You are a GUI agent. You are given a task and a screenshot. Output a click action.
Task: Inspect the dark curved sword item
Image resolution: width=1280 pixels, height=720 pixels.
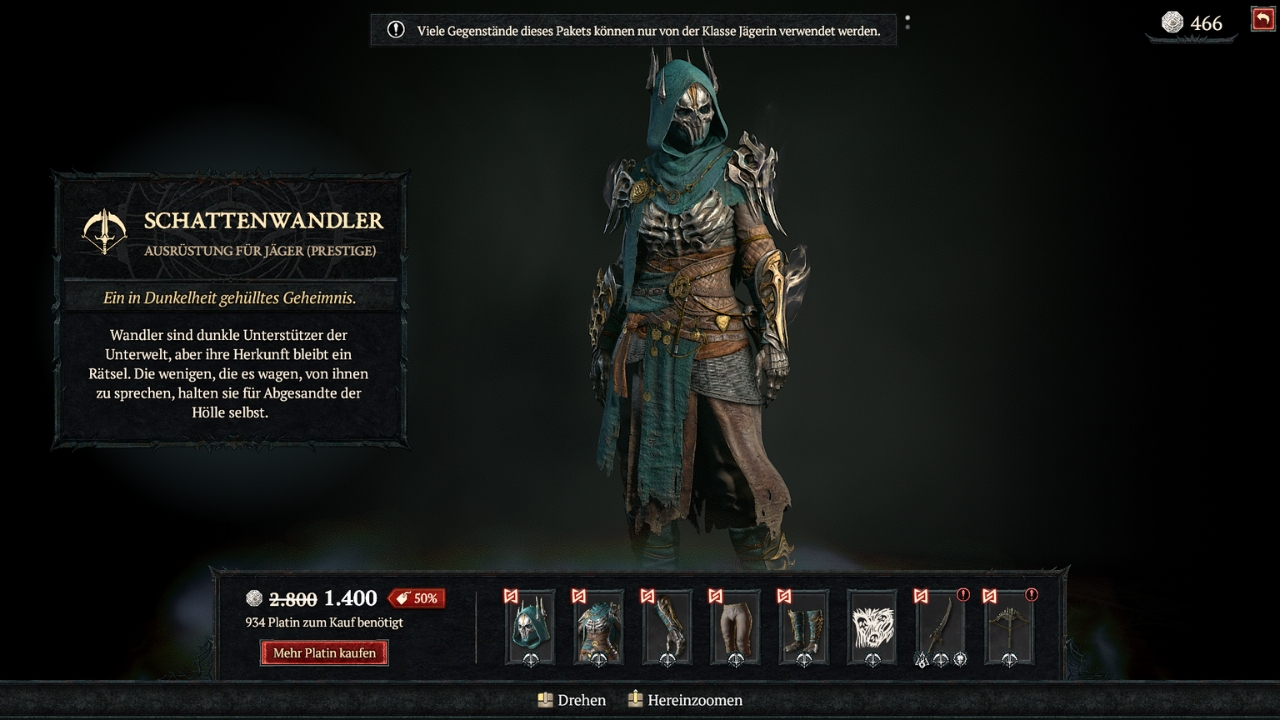tap(940, 627)
